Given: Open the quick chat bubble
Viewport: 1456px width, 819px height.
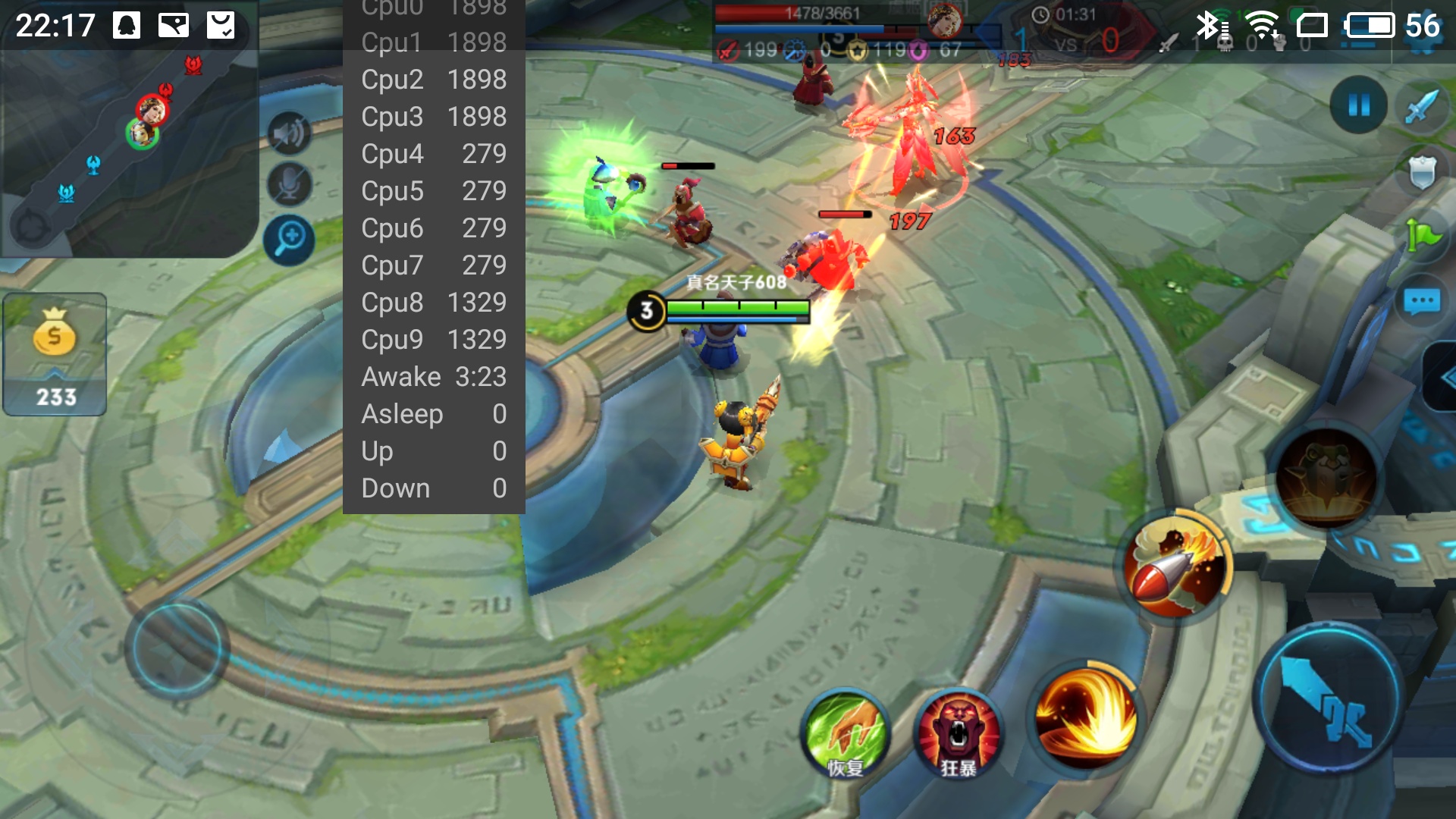Looking at the screenshot, I should tap(1422, 302).
